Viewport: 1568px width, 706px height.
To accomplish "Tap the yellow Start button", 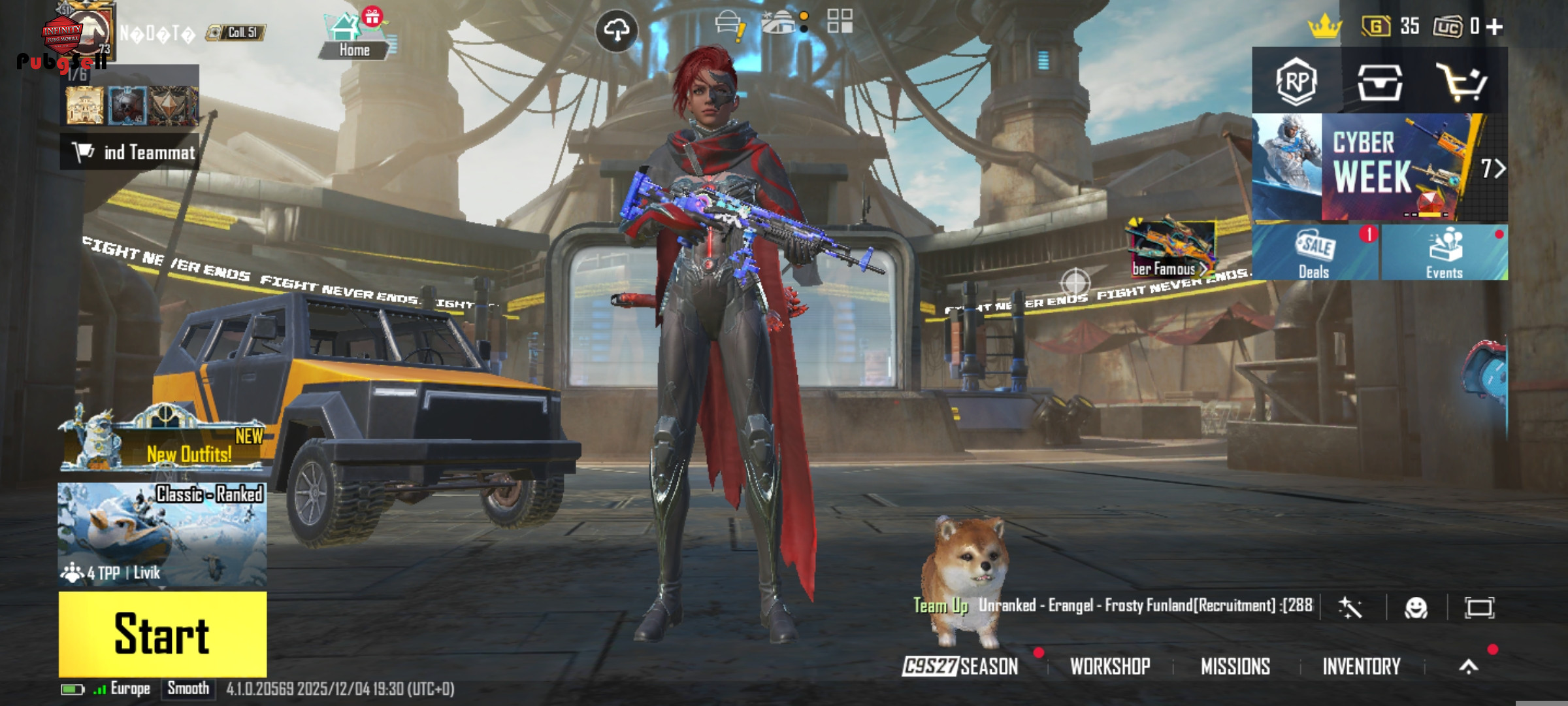I will 163,633.
